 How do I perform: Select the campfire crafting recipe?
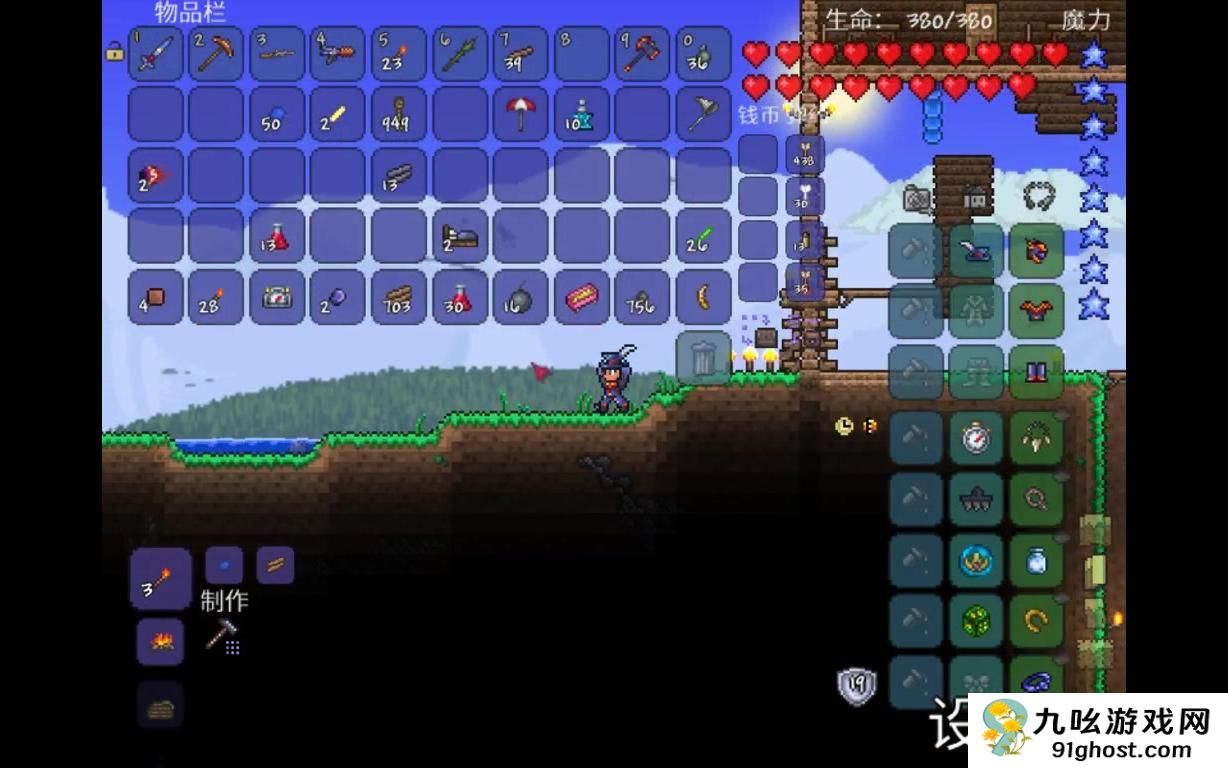tap(160, 641)
